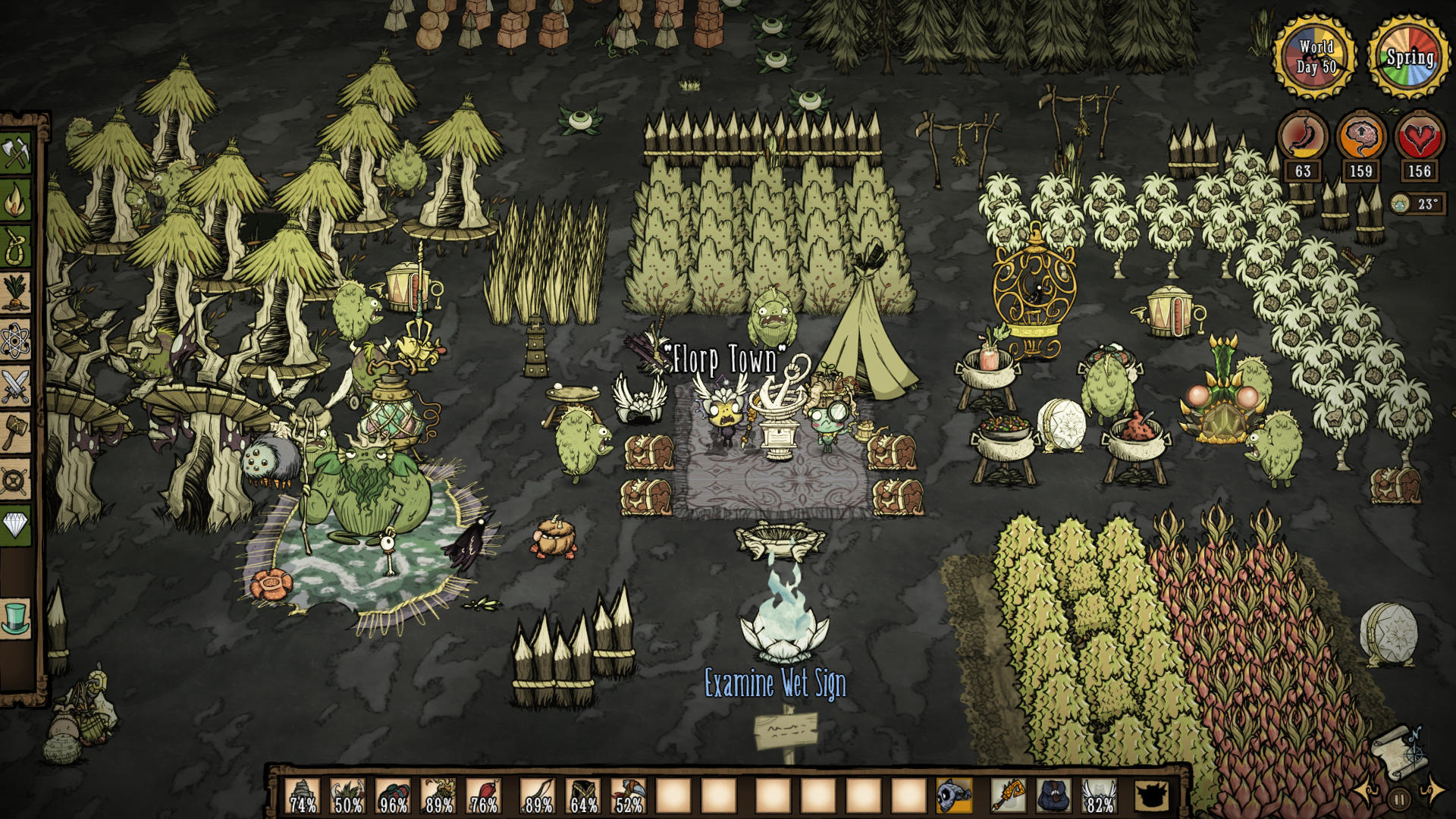Select the 74% durability inventory item

(303, 796)
